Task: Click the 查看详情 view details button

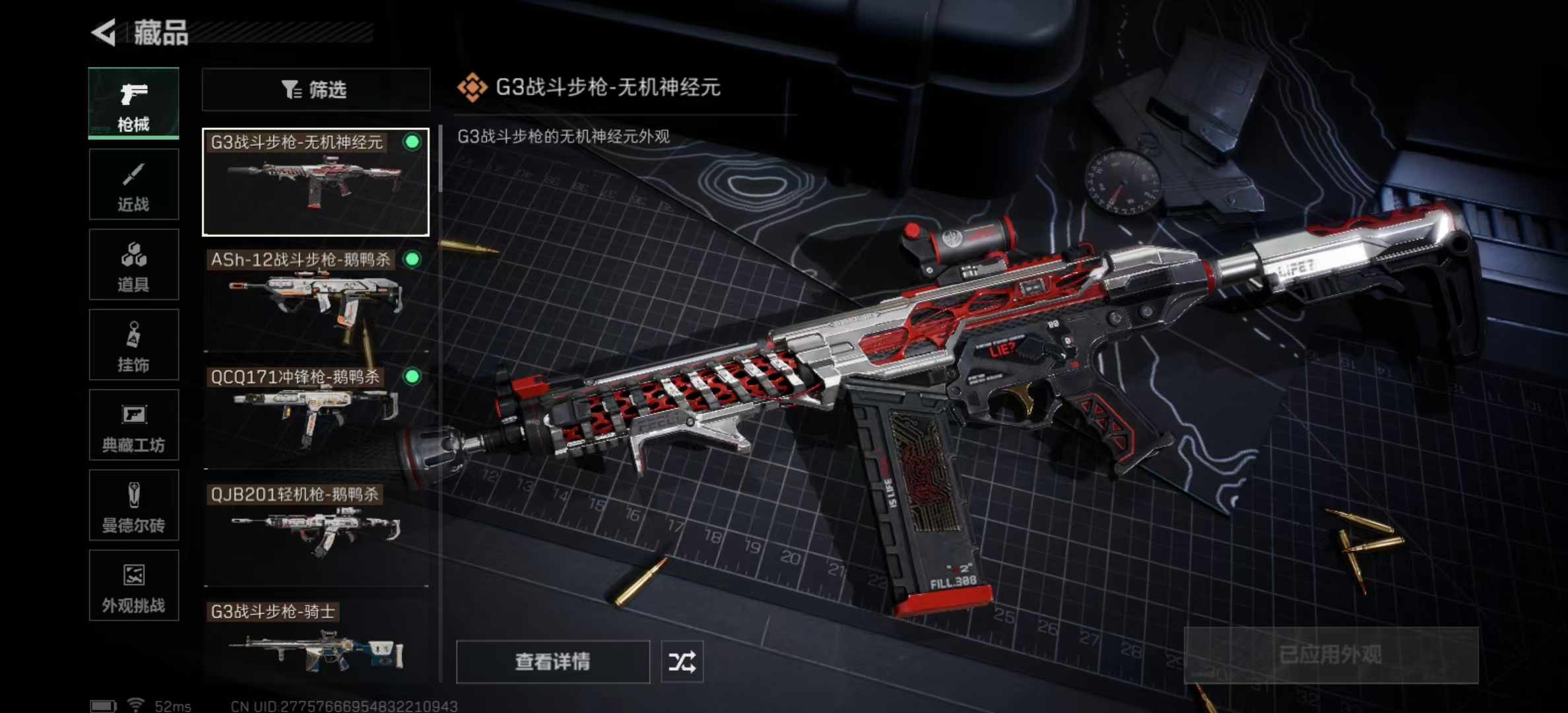Action: tap(552, 662)
